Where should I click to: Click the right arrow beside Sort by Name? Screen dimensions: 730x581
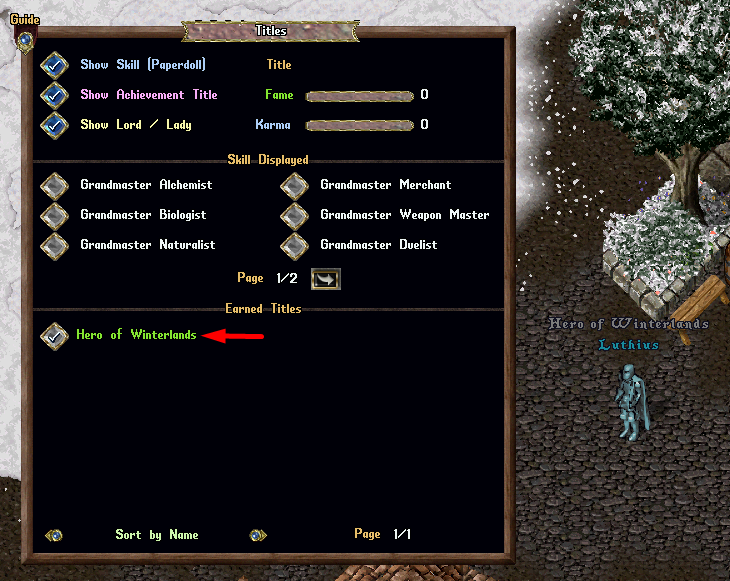click(258, 536)
